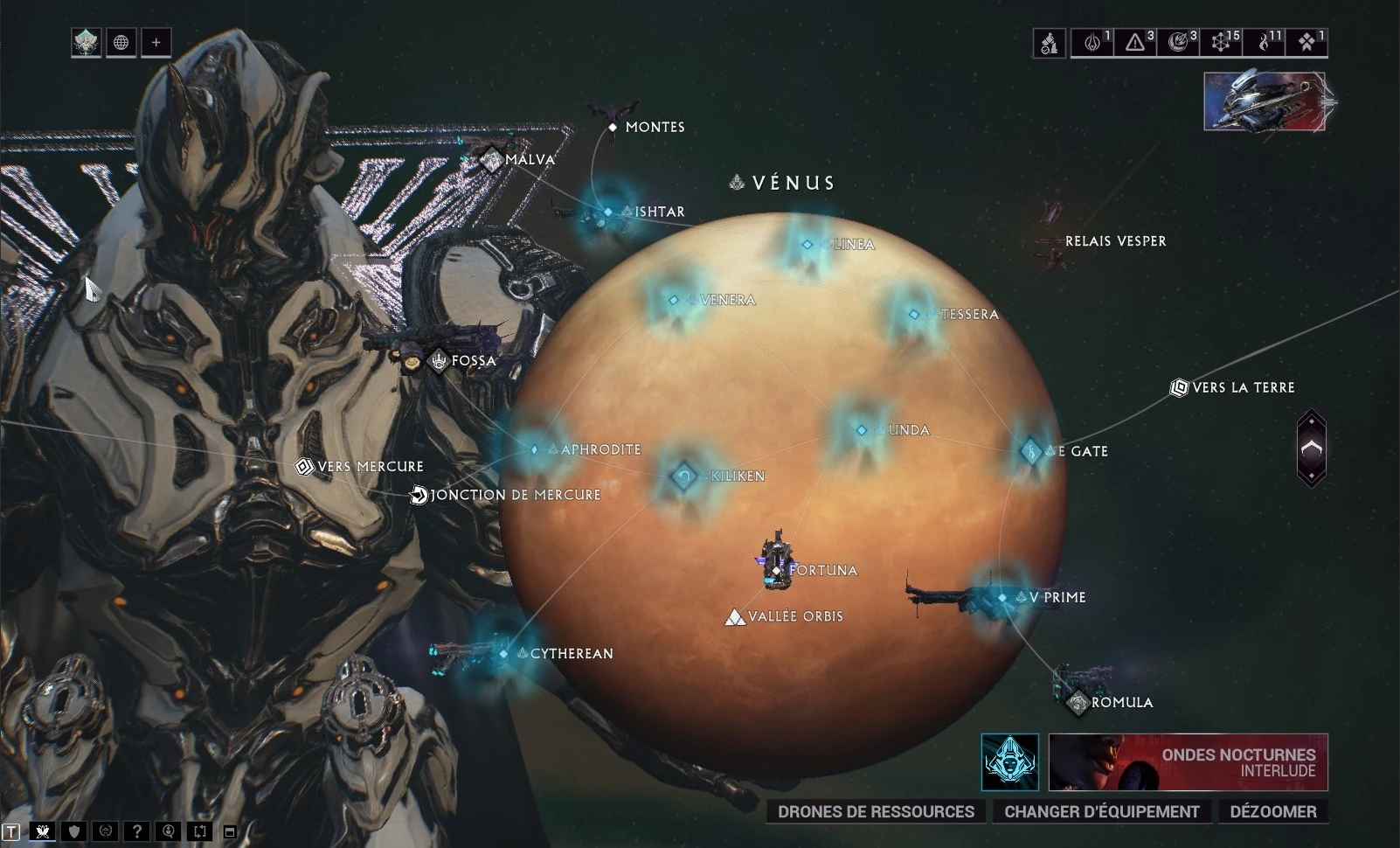Open the Ondes Nocturnes Interlude banner
This screenshot has height=848, width=1400.
(1188, 762)
